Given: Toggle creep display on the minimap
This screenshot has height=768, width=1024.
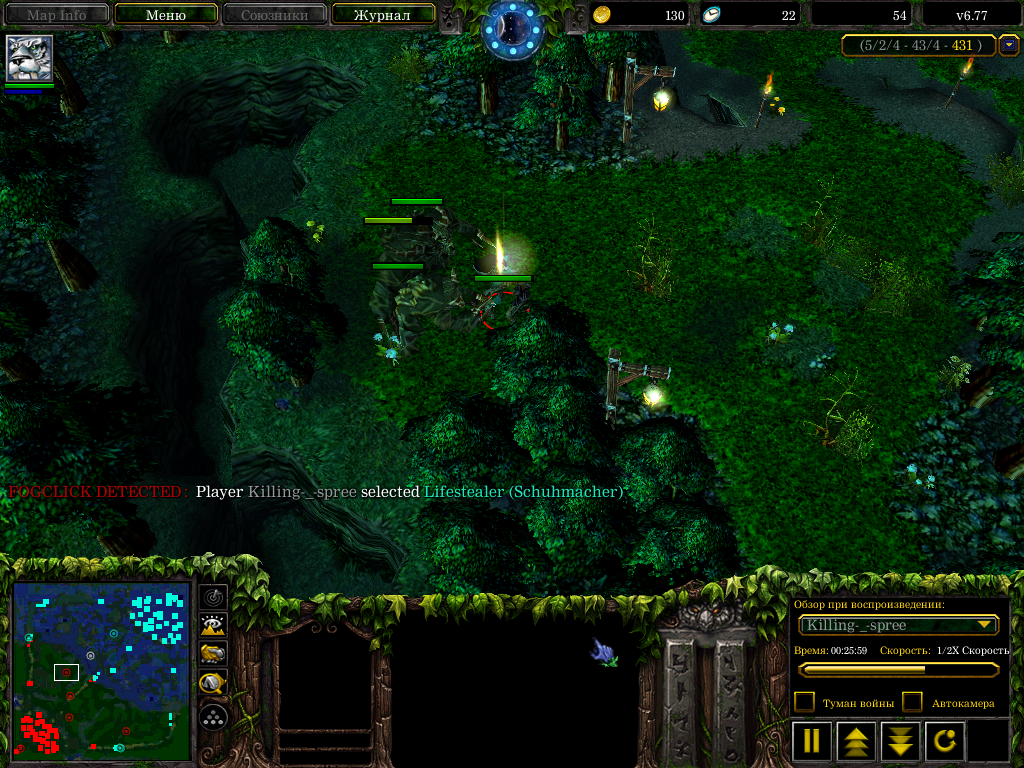Looking at the screenshot, I should click(x=213, y=684).
